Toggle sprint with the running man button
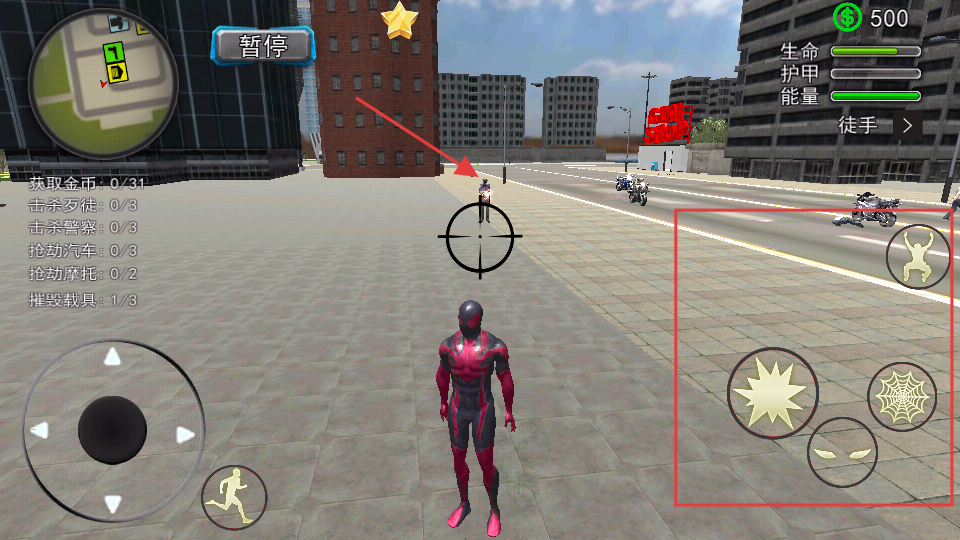Image resolution: width=960 pixels, height=540 pixels. 235,497
